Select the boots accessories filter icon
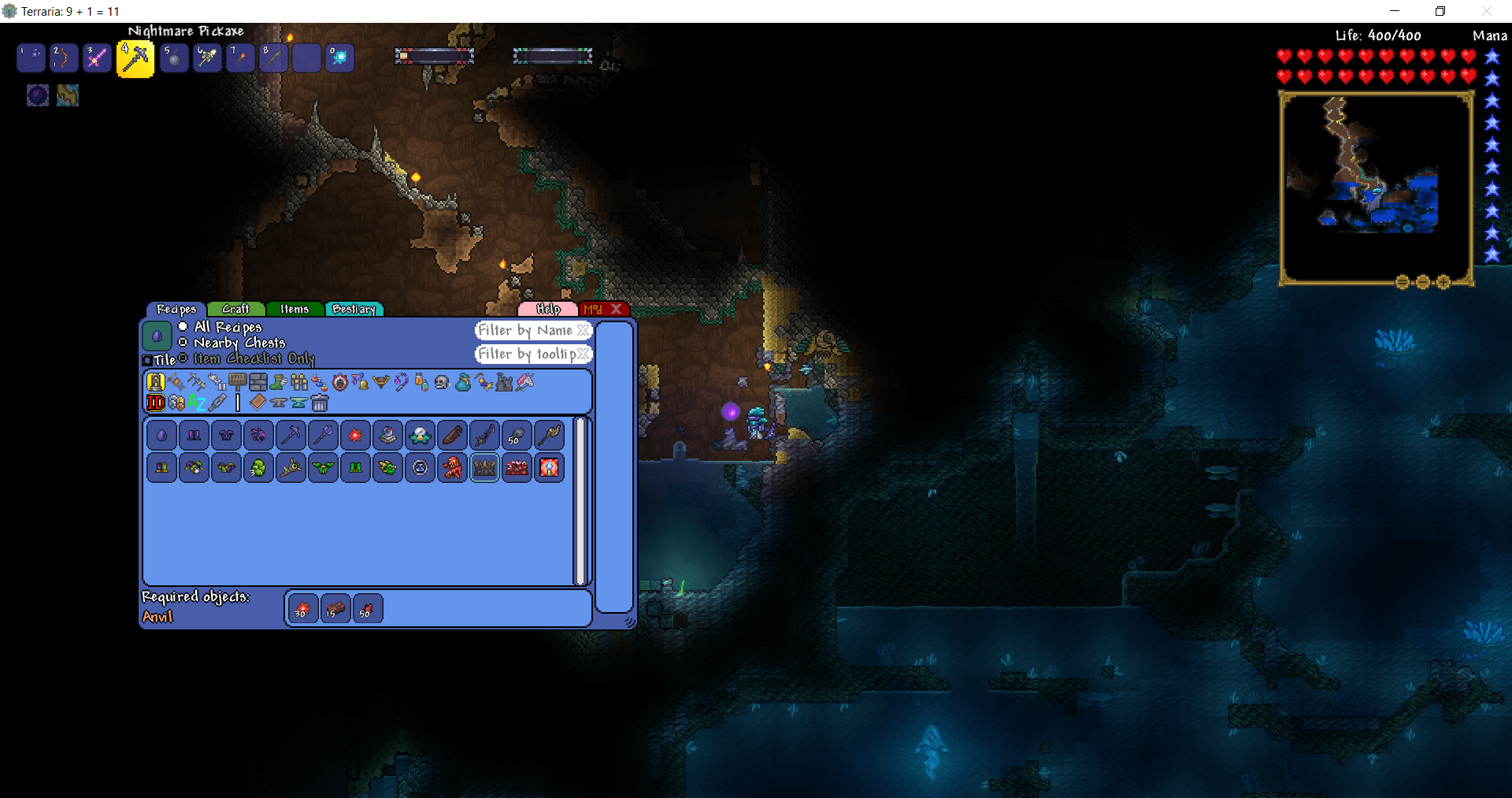The height and width of the screenshot is (798, 1512). 279,382
